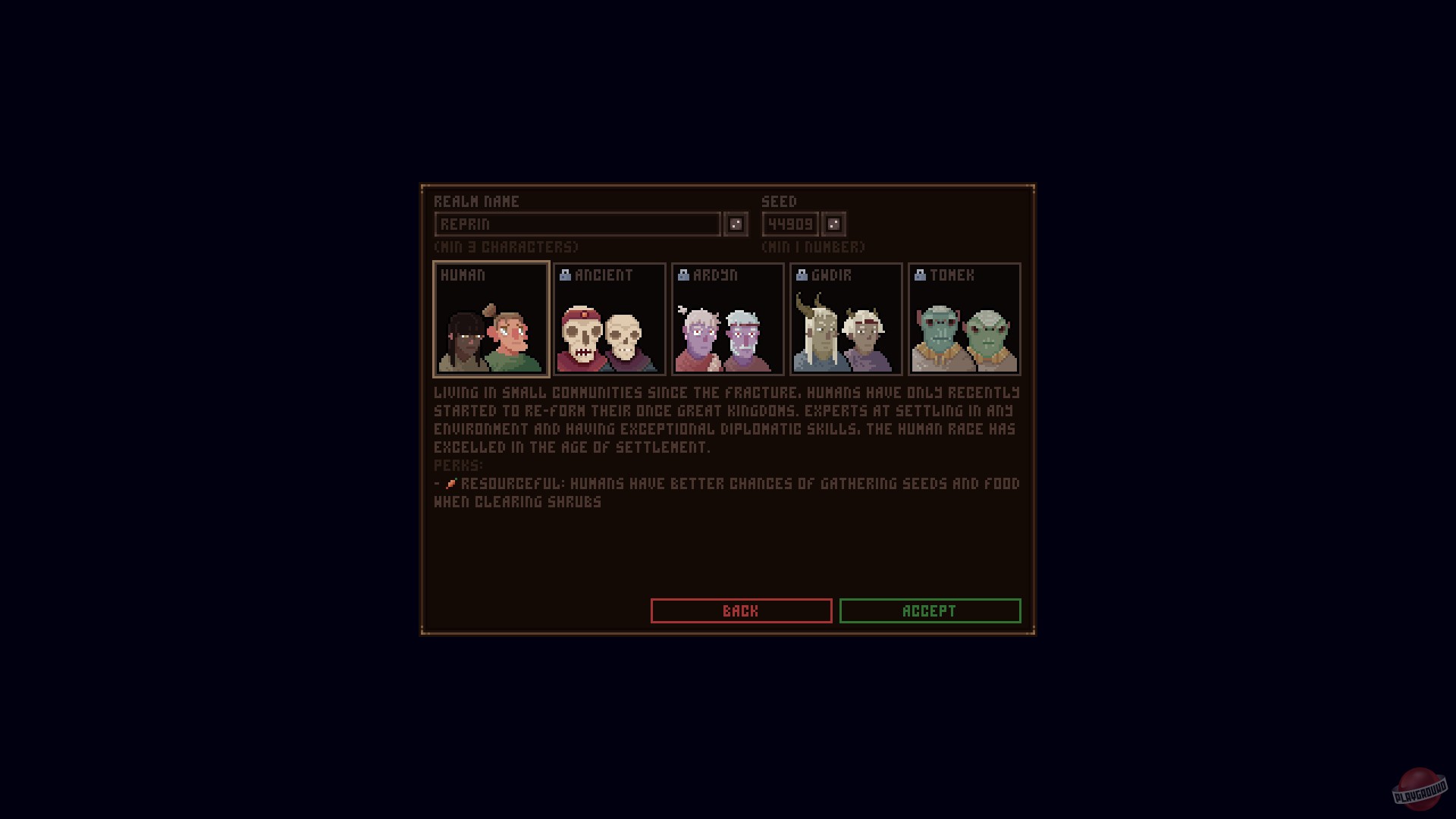Select the Gwdir race card
Screen dimensions: 1456x819
coord(846,318)
